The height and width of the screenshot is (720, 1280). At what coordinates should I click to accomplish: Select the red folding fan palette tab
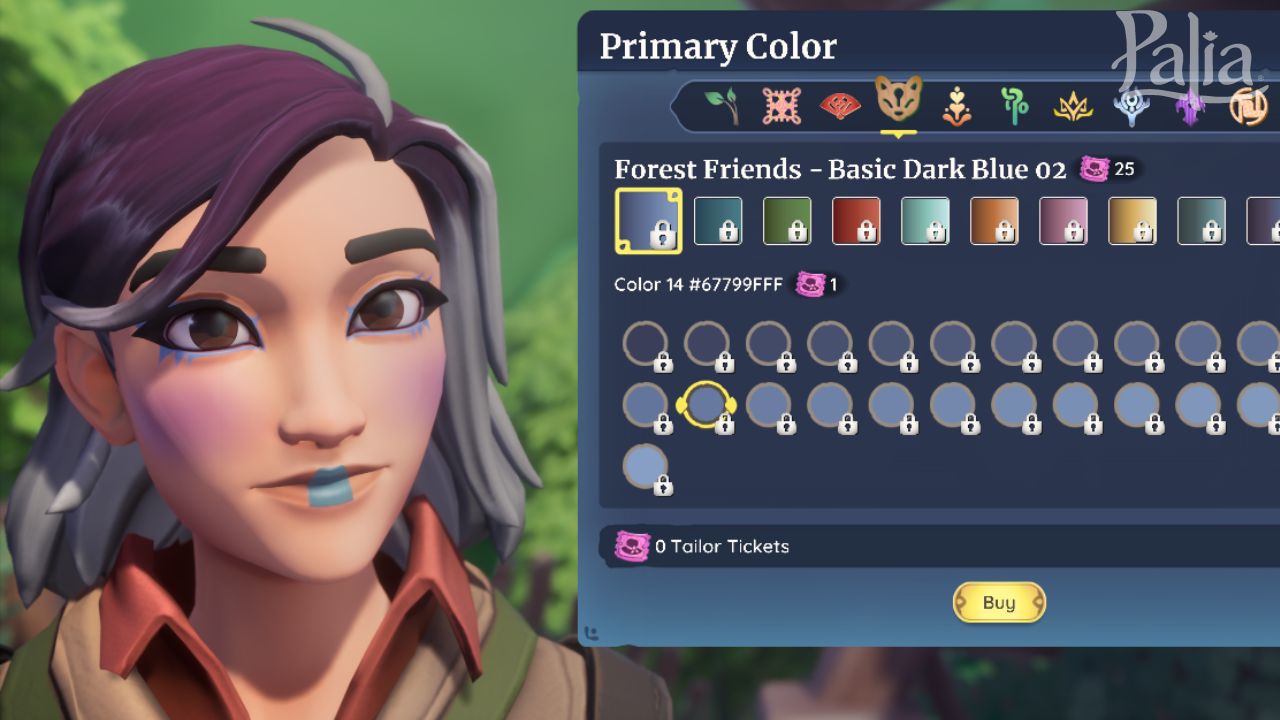click(x=839, y=105)
